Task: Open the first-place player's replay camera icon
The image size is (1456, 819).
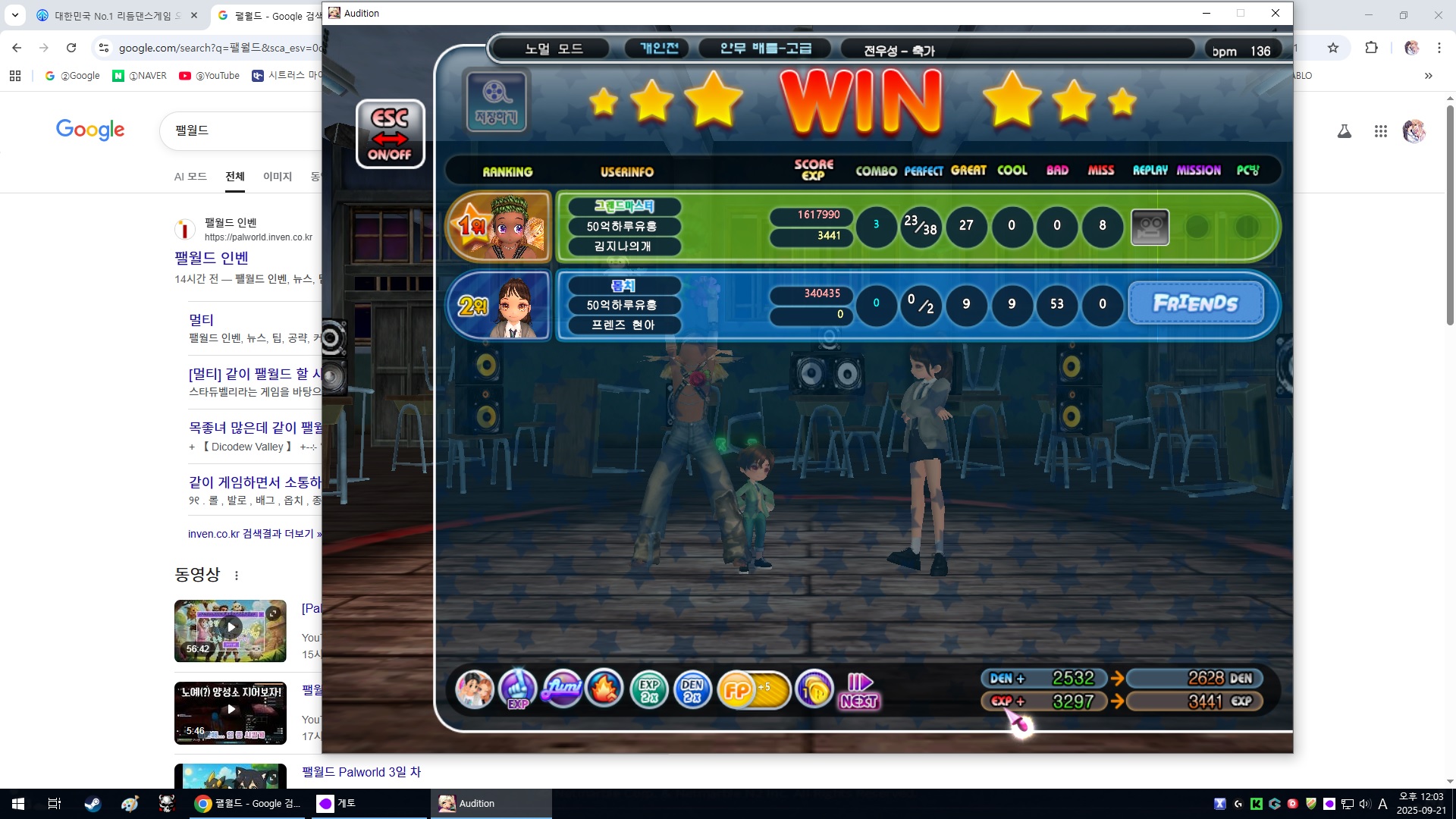Action: coord(1150,227)
